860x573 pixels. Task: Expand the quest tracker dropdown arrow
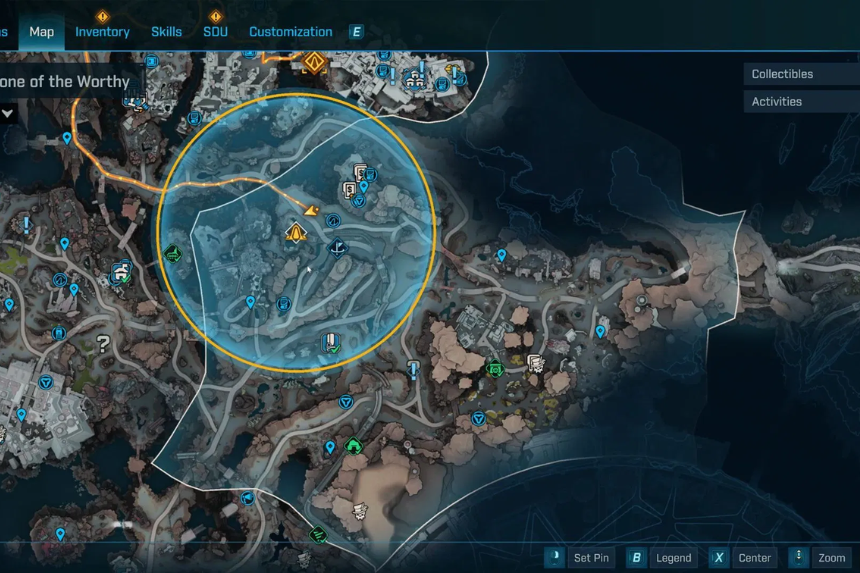tap(8, 113)
